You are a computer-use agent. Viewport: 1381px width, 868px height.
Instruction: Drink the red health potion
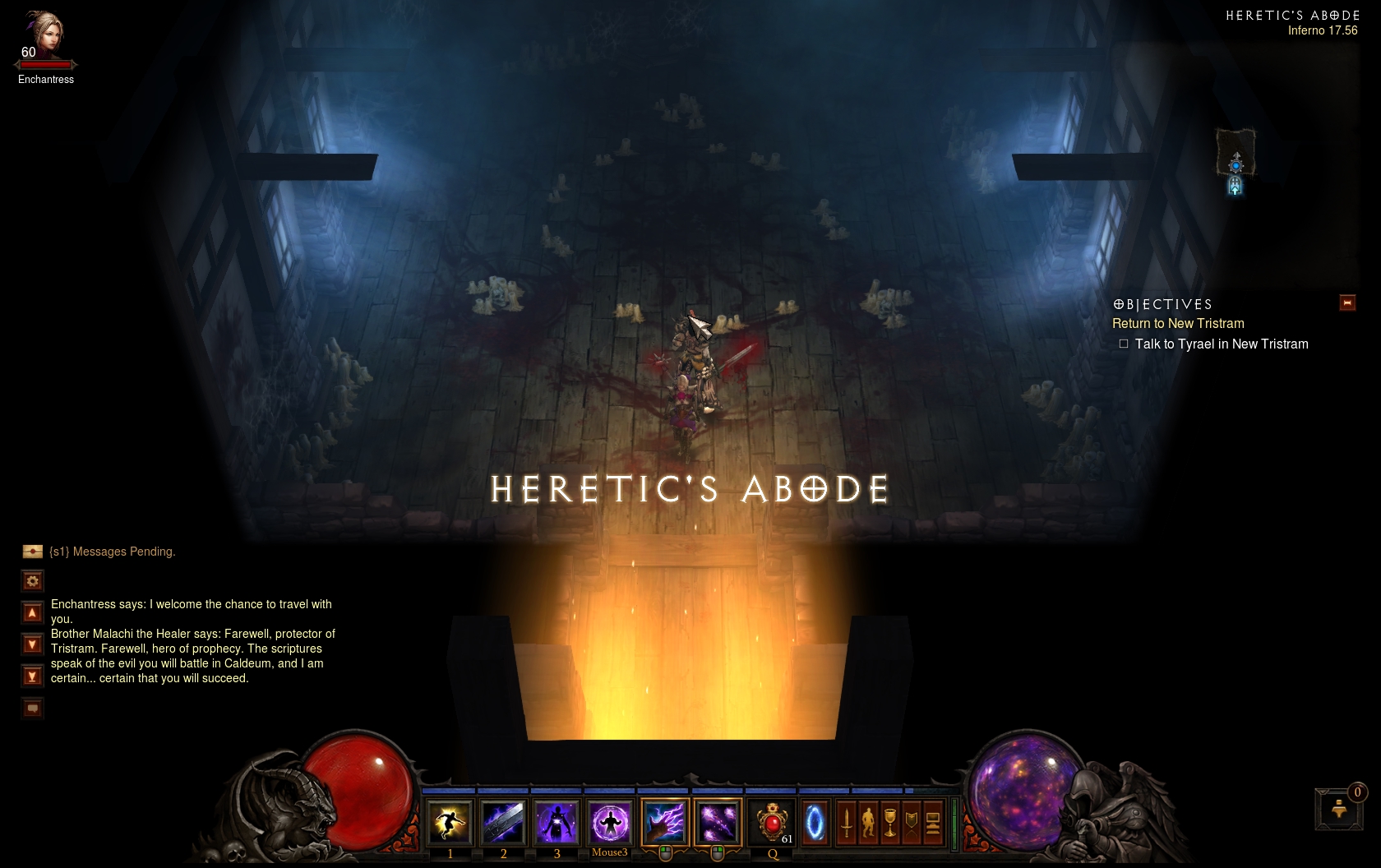(x=772, y=823)
